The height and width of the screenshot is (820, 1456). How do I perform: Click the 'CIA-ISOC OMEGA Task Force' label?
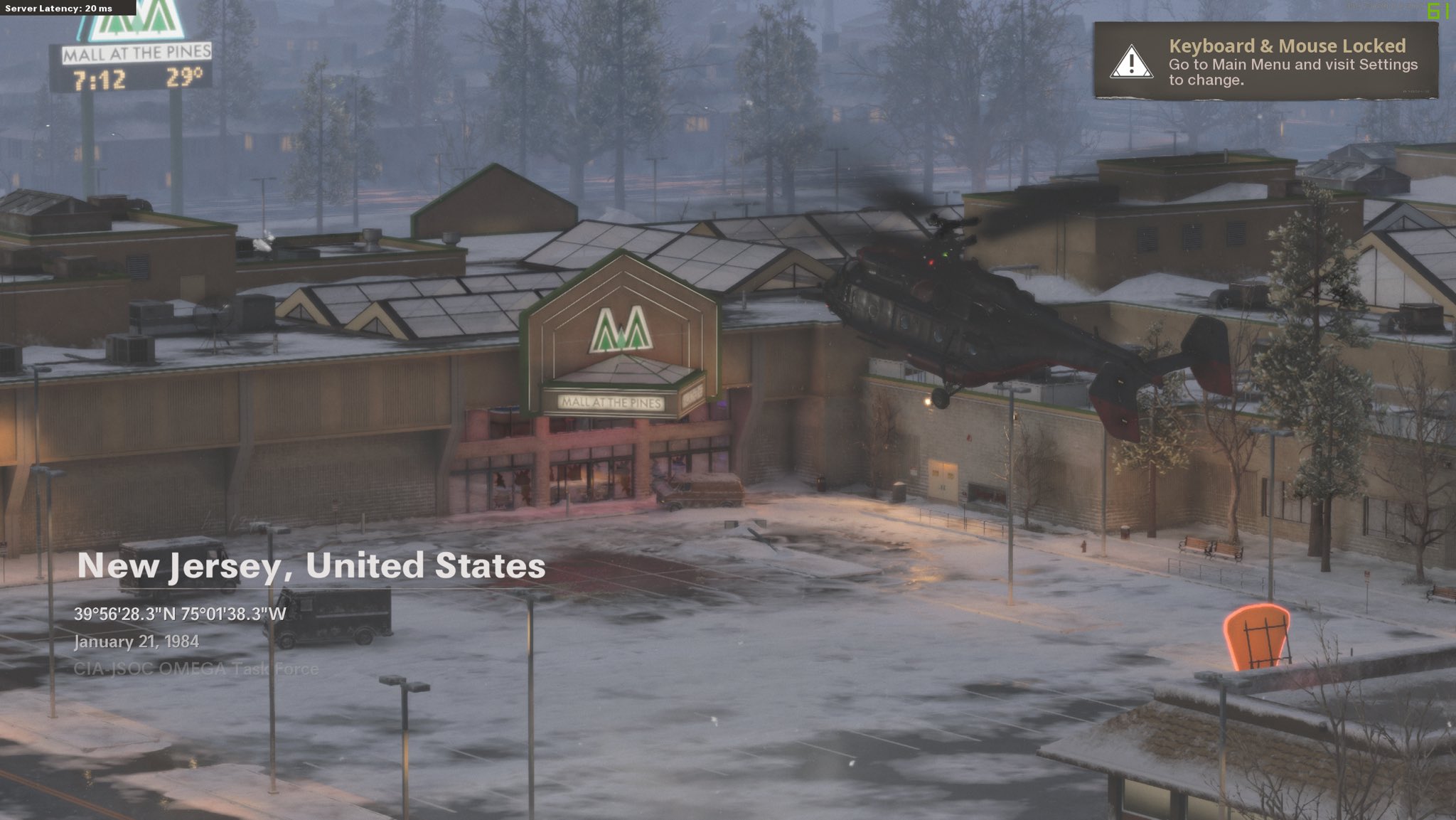[197, 668]
